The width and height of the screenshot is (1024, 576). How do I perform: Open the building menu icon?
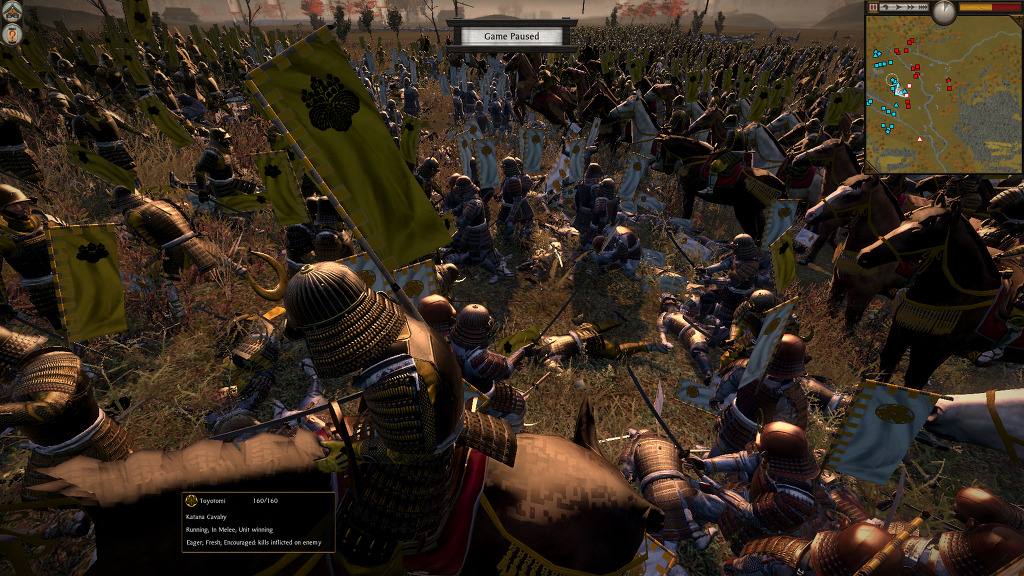click(x=12, y=11)
